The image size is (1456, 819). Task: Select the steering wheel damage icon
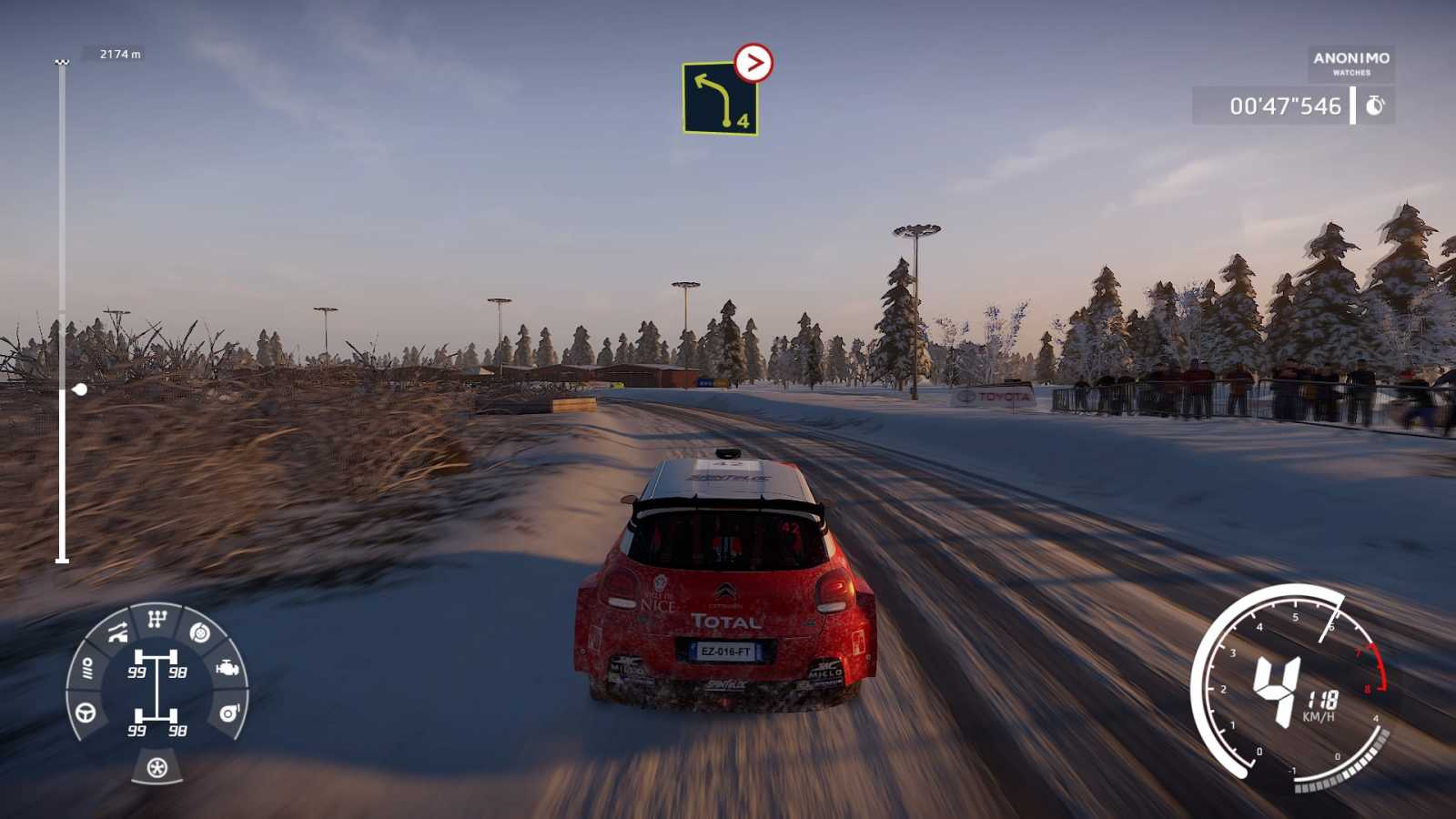click(85, 713)
